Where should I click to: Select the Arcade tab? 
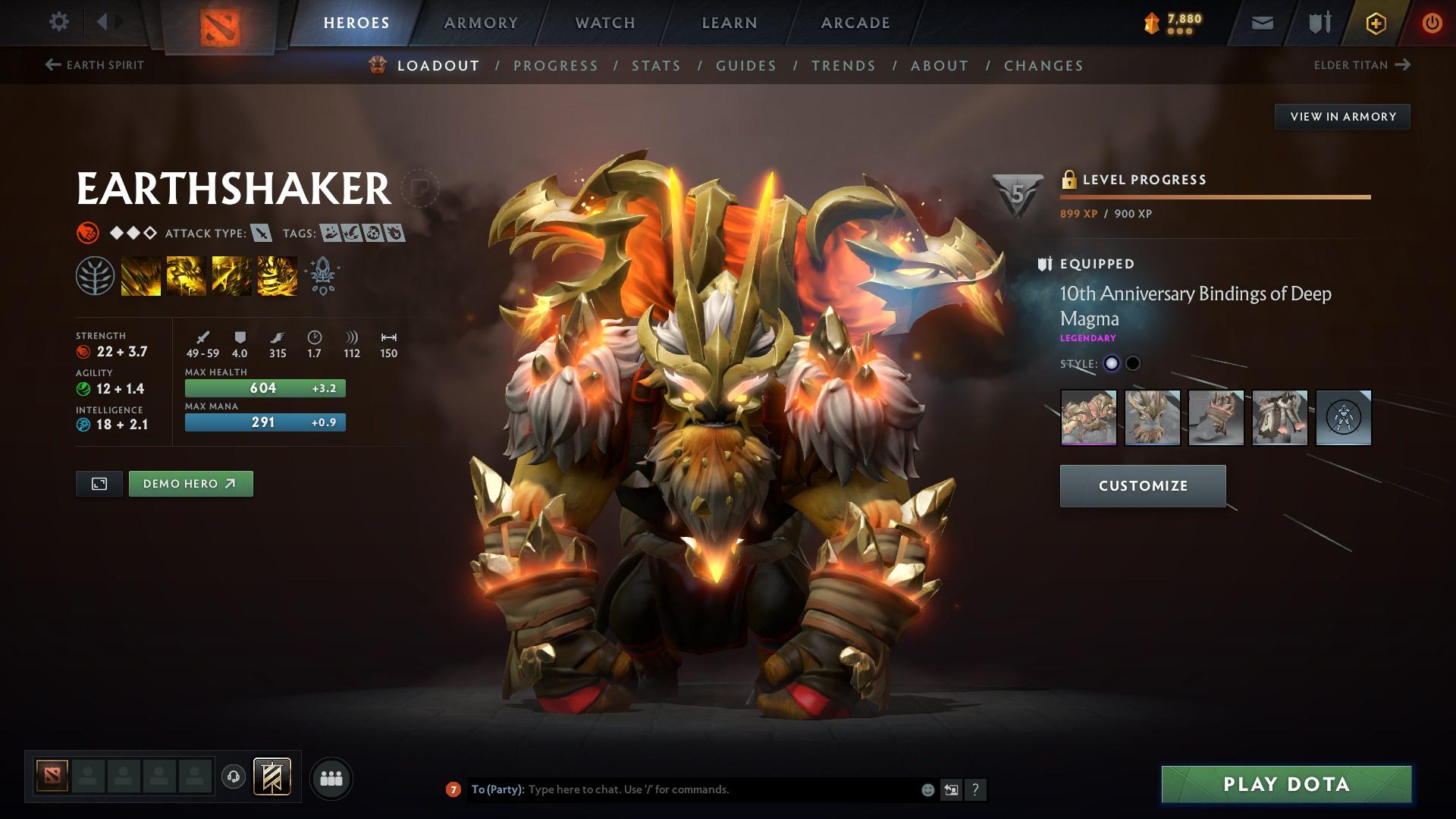click(x=855, y=23)
